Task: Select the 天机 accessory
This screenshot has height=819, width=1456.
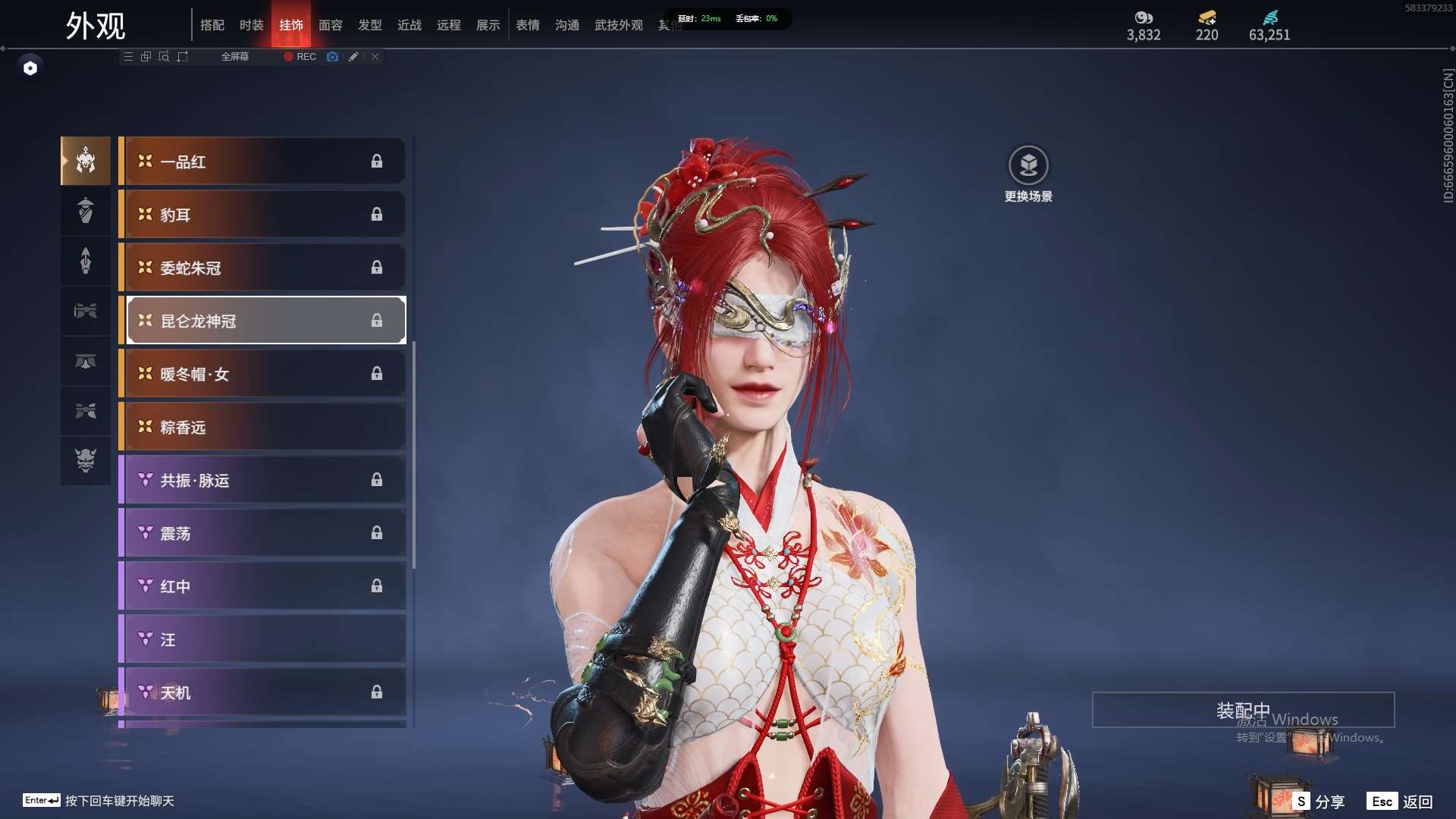Action: 262,692
